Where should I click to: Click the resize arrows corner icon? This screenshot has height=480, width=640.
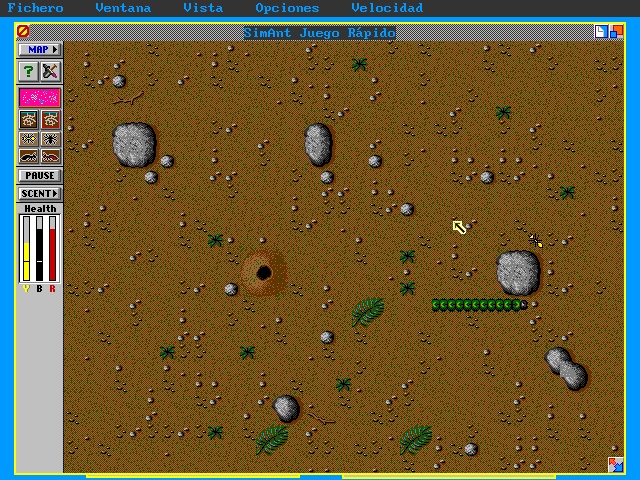tap(616, 464)
